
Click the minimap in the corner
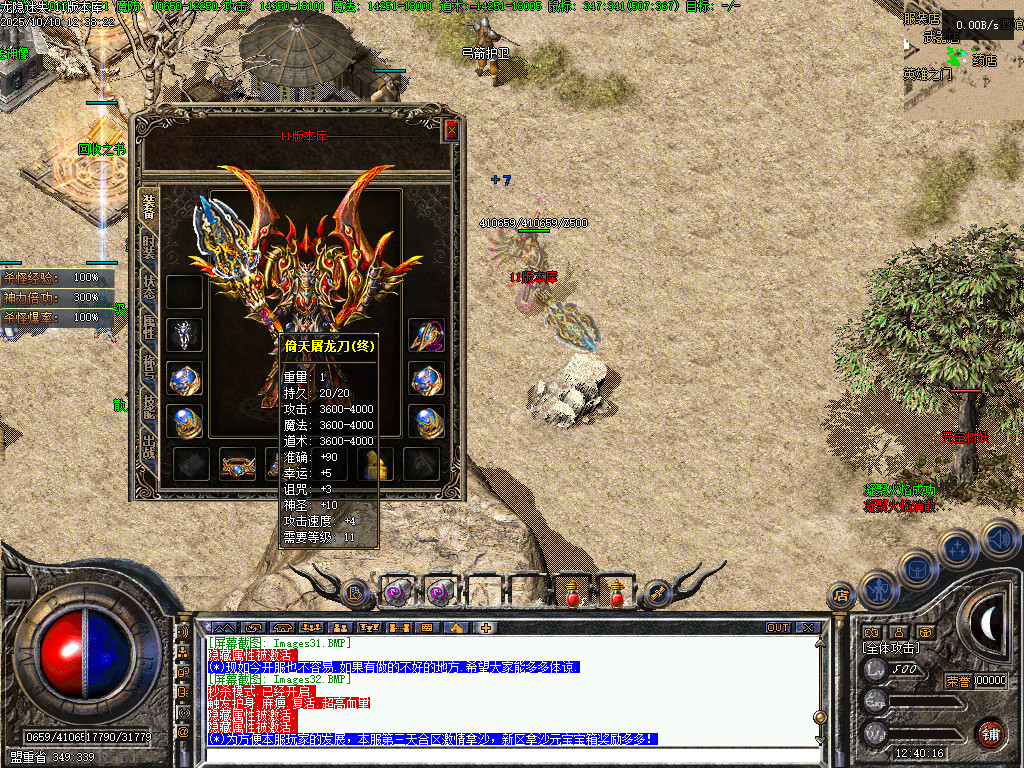point(962,60)
